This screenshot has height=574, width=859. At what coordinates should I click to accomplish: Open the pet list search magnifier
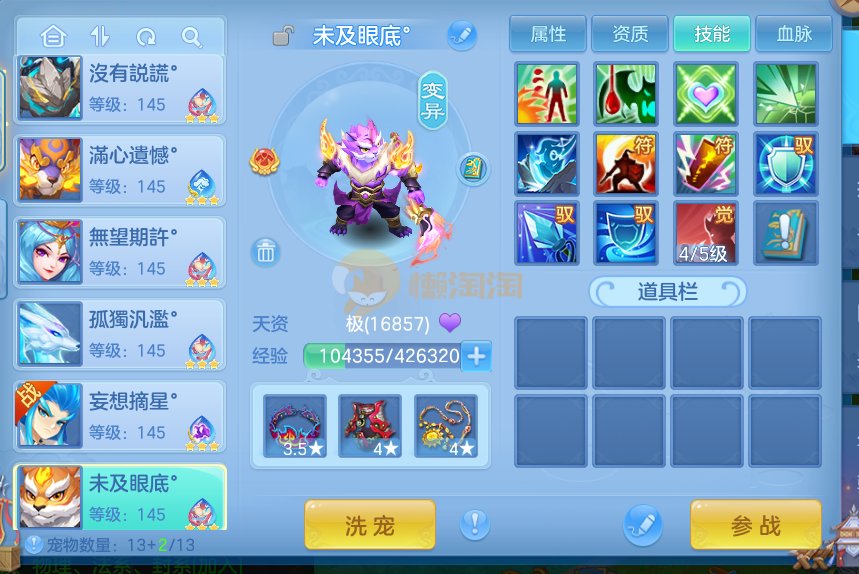coord(191,37)
